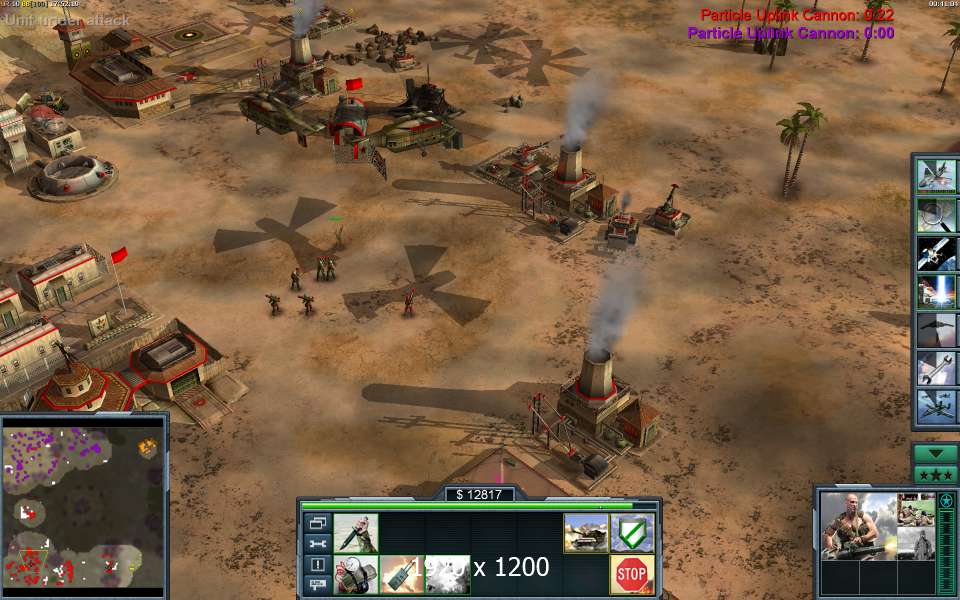Choose the remote demo charge ability
This screenshot has height=600, width=960.
coord(401,574)
